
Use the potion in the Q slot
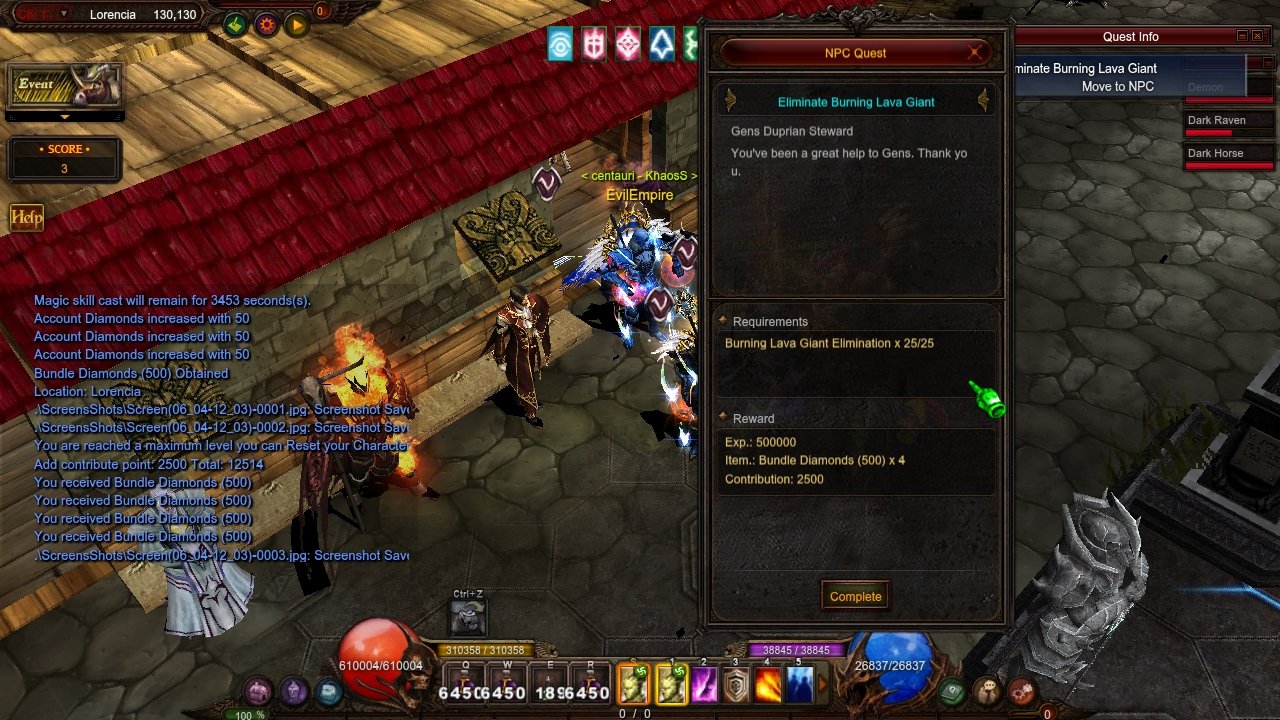466,685
